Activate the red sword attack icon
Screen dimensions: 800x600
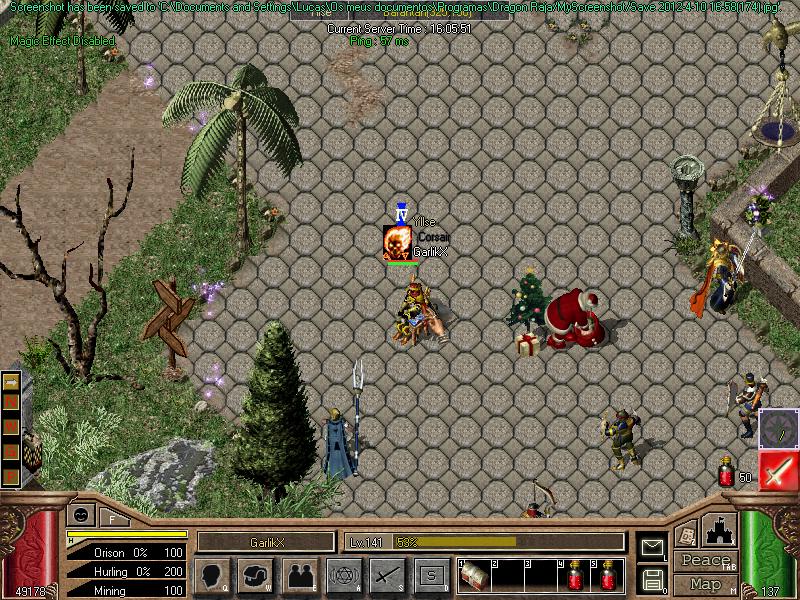pos(777,470)
